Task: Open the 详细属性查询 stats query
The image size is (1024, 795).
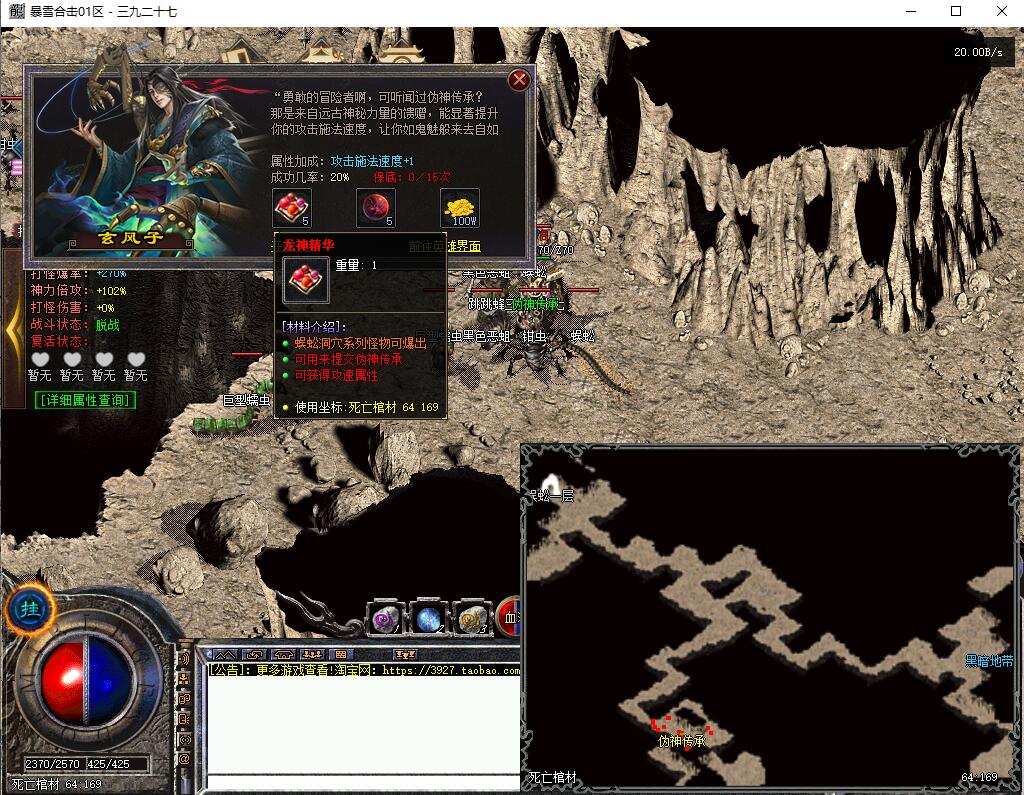Action: tap(85, 400)
